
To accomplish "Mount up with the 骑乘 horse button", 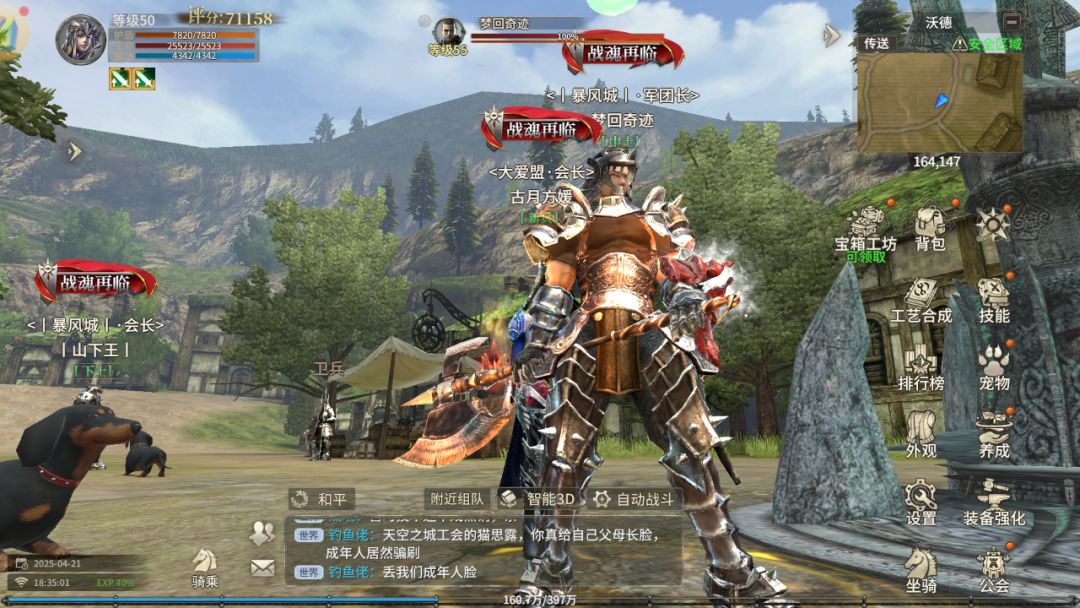I will (205, 567).
